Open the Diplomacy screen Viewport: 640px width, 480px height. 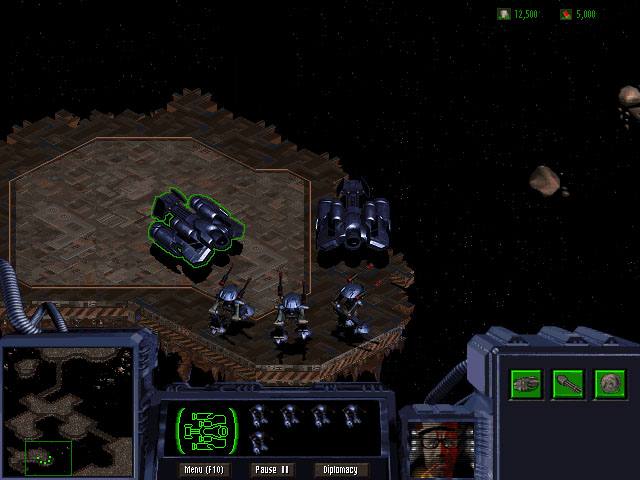point(341,469)
